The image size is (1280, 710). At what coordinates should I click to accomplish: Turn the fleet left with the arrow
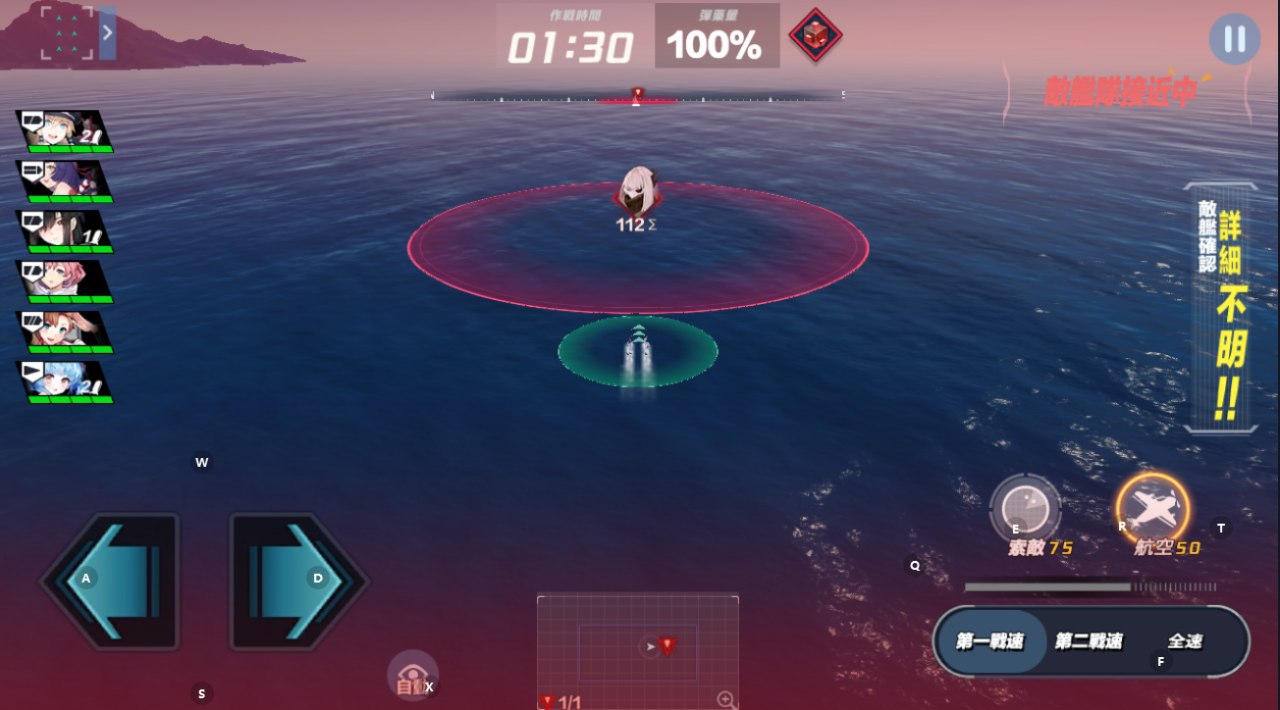110,580
